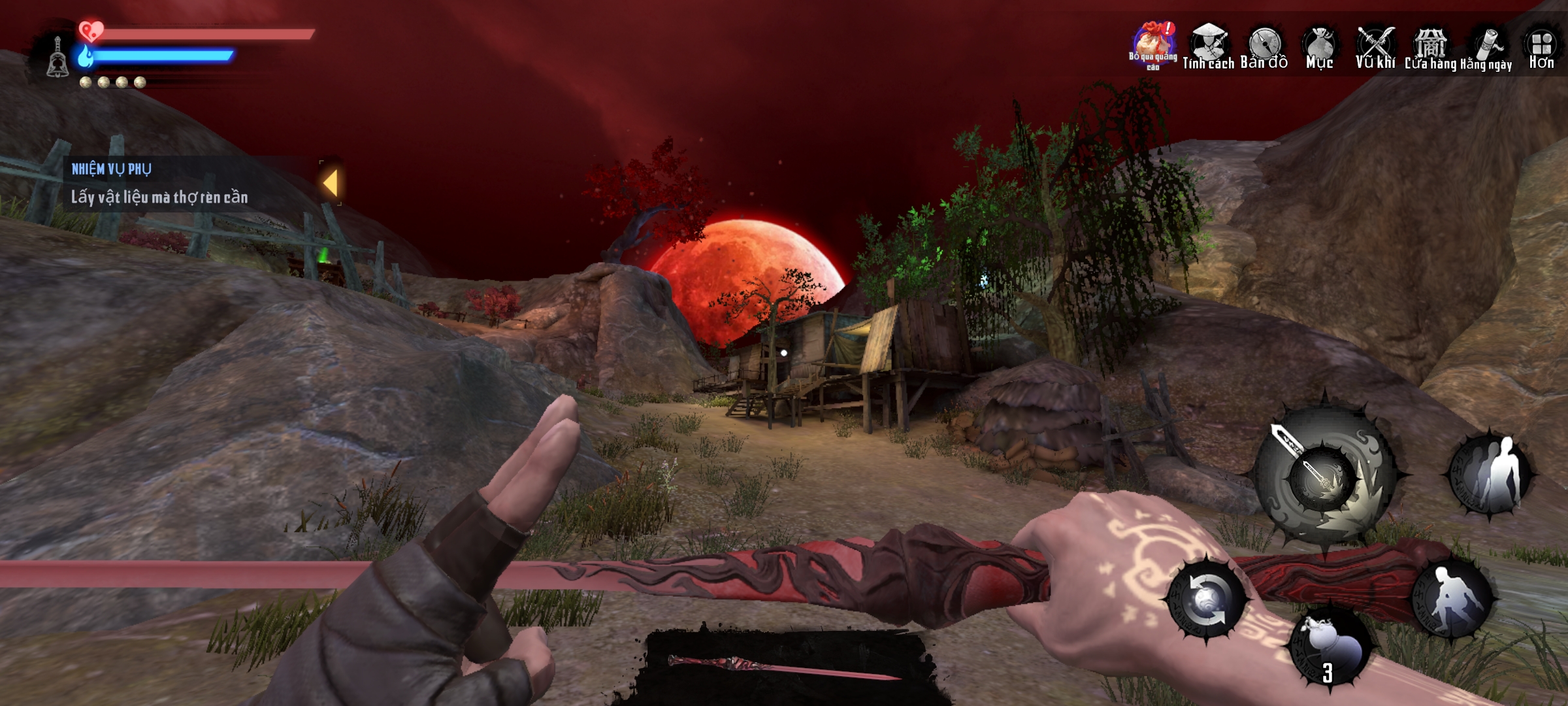1568x706 pixels.
Task: Show more options with Hơn
Action: pyautogui.click(x=1541, y=46)
